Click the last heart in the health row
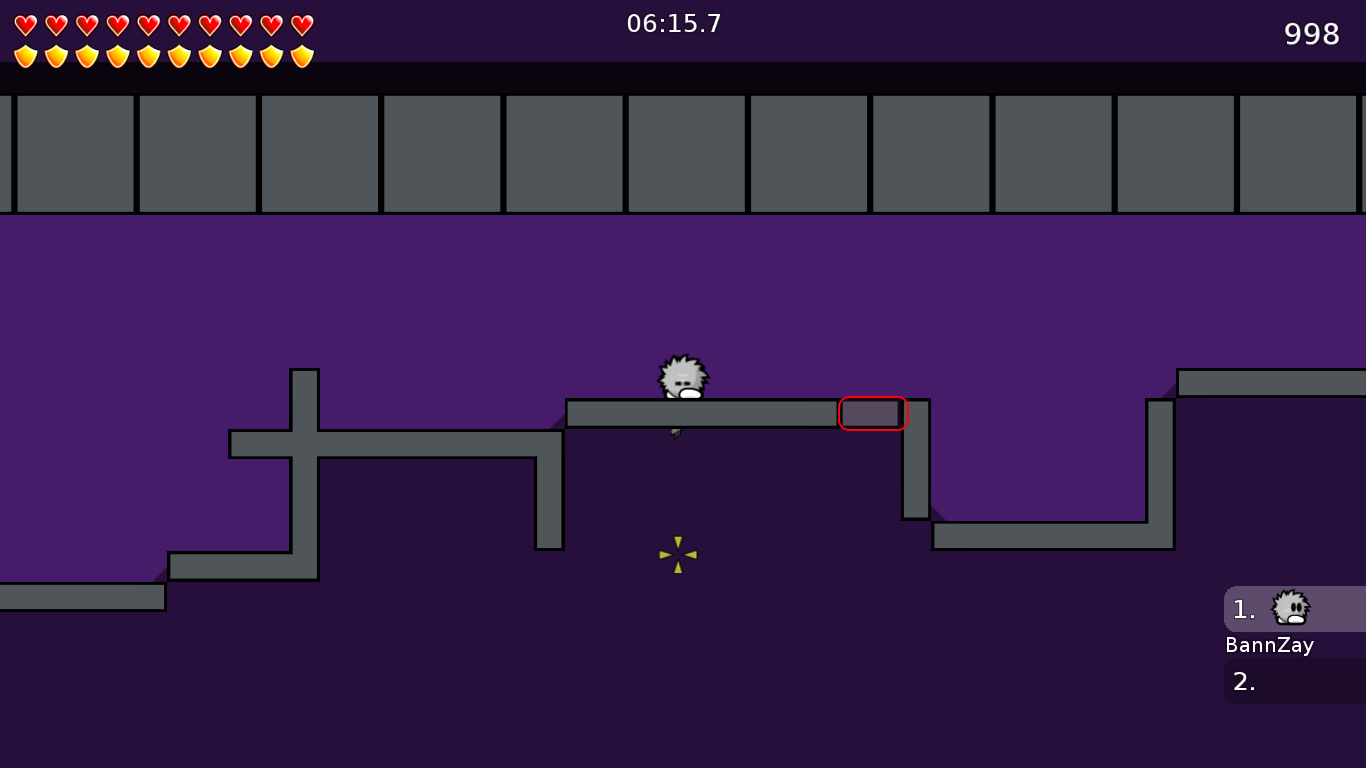Screen dimensions: 1366x768 click(300, 24)
